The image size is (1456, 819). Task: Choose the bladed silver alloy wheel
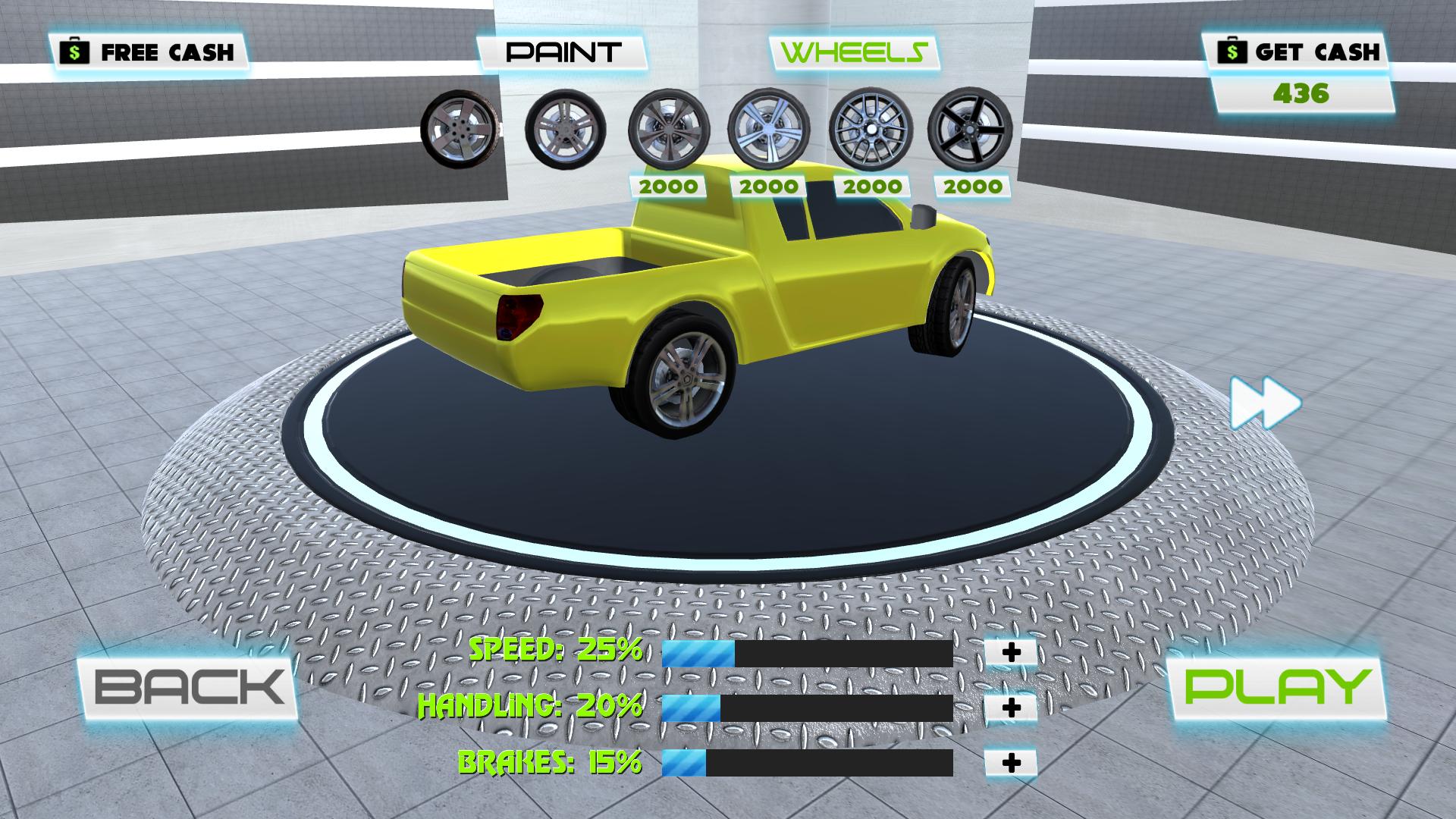[x=770, y=129]
